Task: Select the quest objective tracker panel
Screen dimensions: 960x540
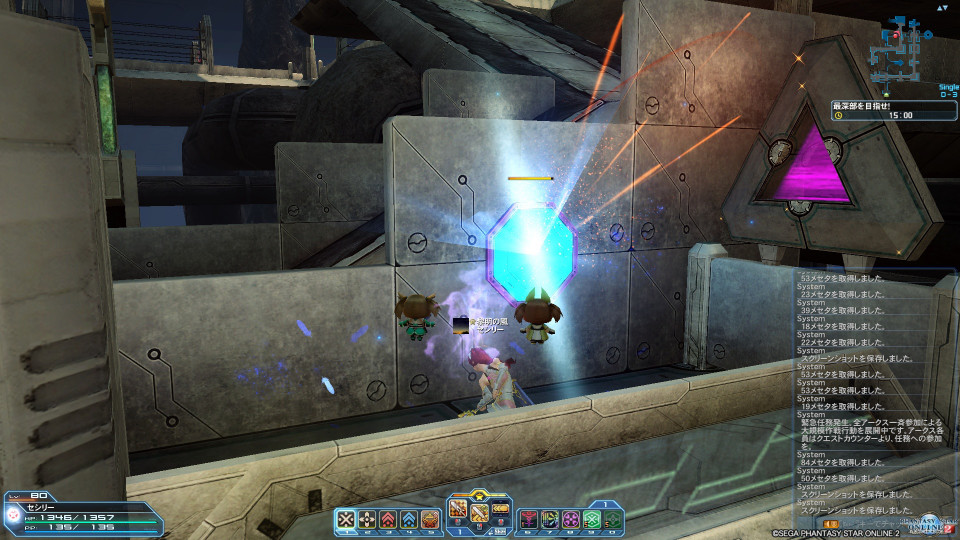Action: (x=893, y=110)
